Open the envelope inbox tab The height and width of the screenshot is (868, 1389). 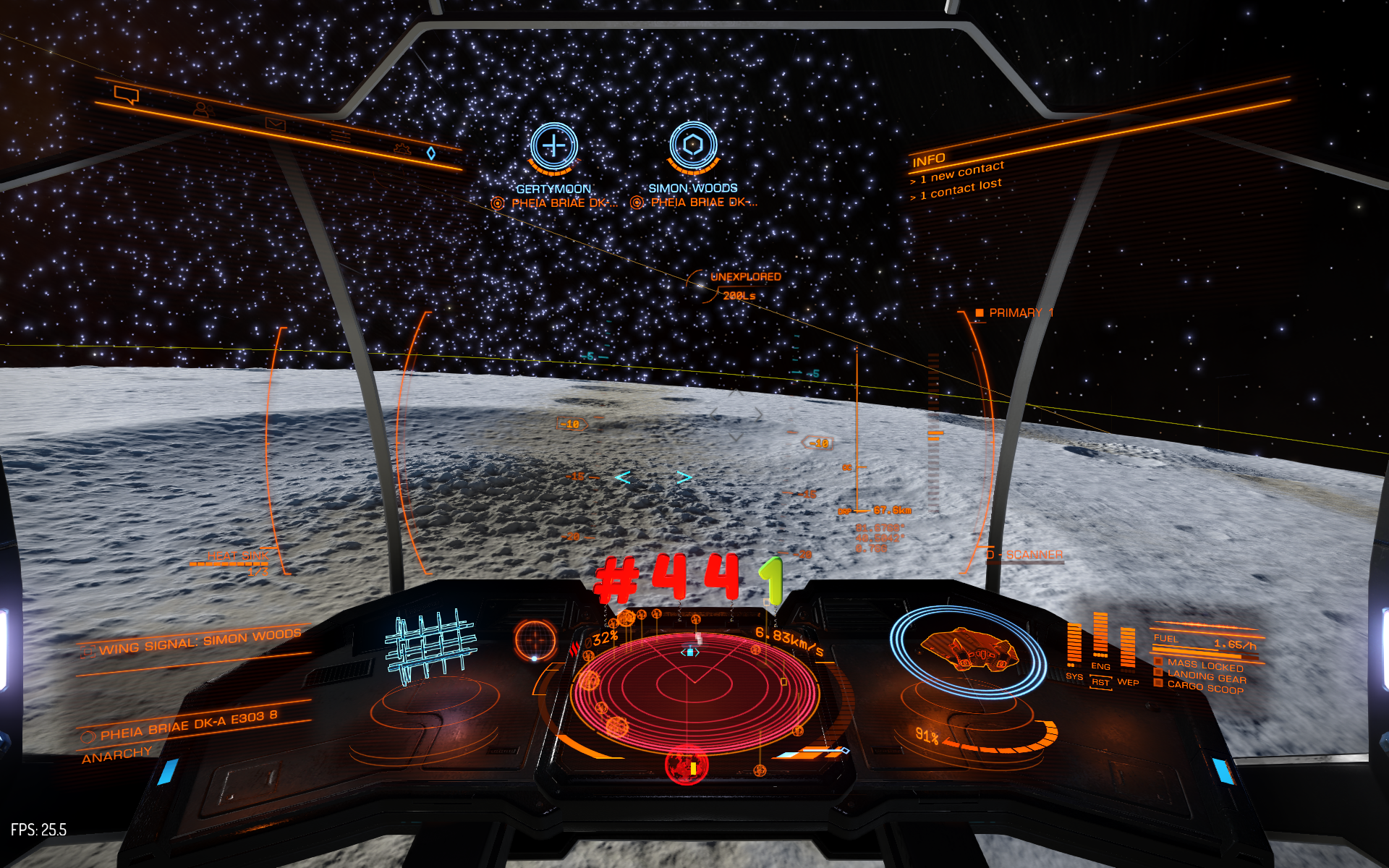coord(275,124)
